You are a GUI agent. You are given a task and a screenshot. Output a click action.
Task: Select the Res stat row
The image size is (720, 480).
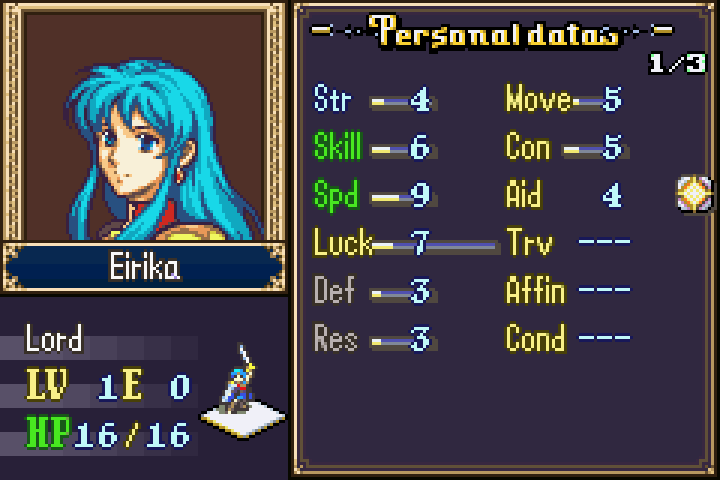[372, 339]
